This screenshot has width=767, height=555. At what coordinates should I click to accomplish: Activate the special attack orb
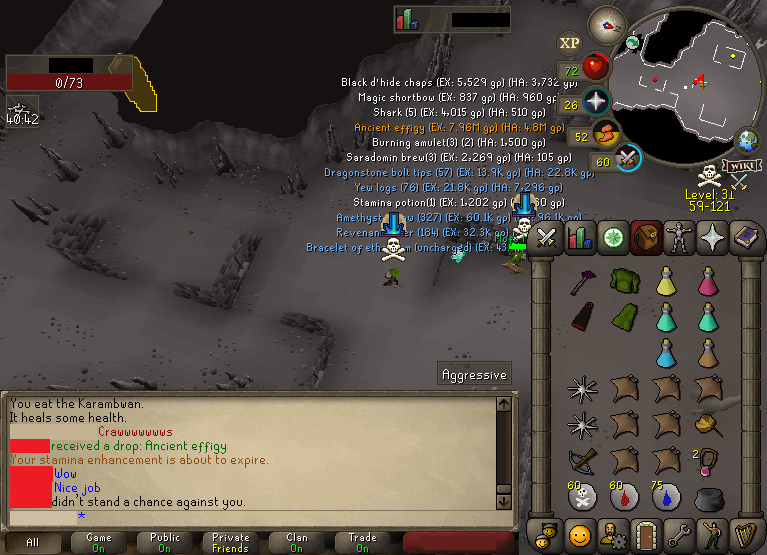pos(628,158)
